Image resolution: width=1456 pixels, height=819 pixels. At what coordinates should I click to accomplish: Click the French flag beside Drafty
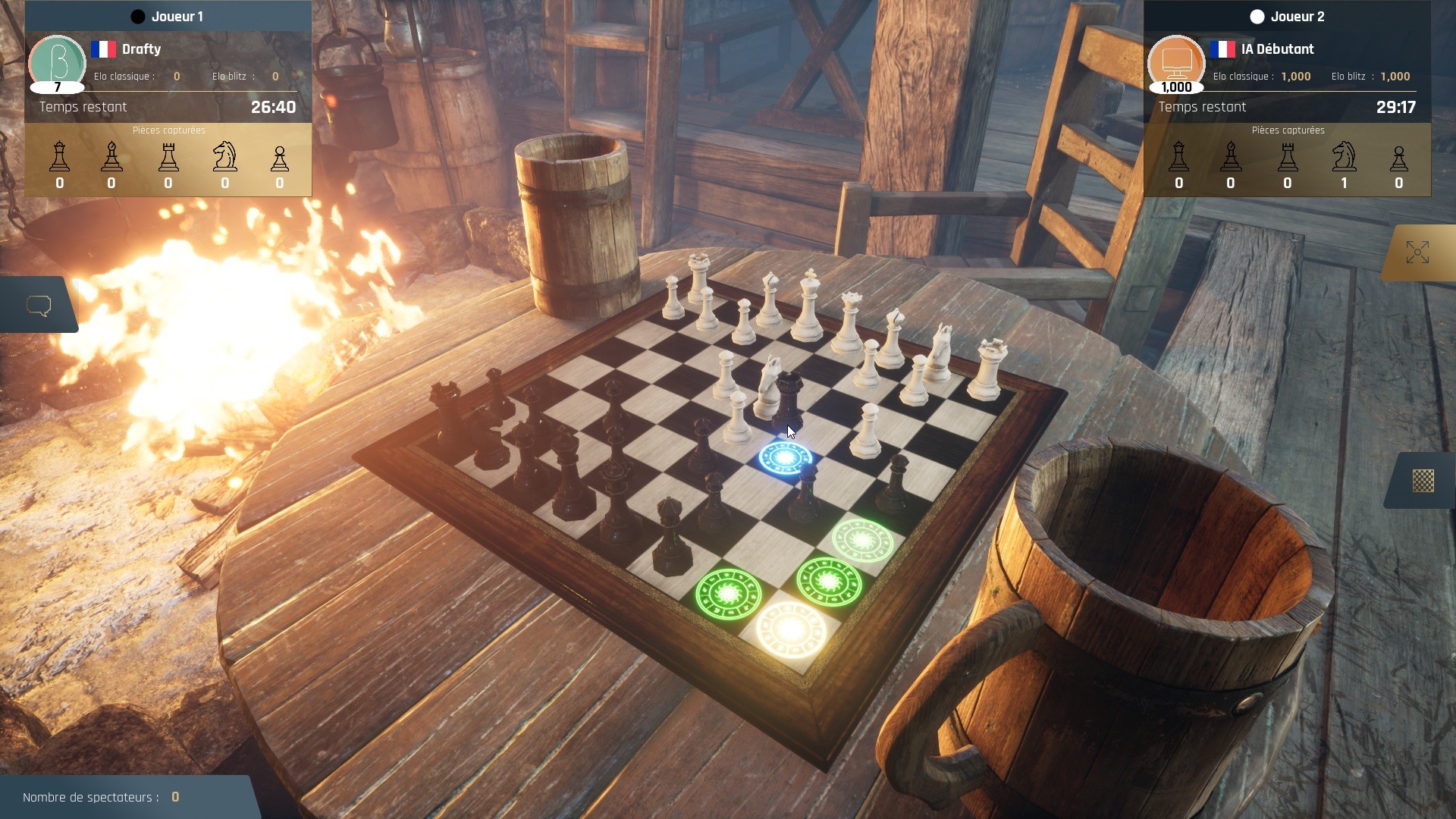coord(104,49)
